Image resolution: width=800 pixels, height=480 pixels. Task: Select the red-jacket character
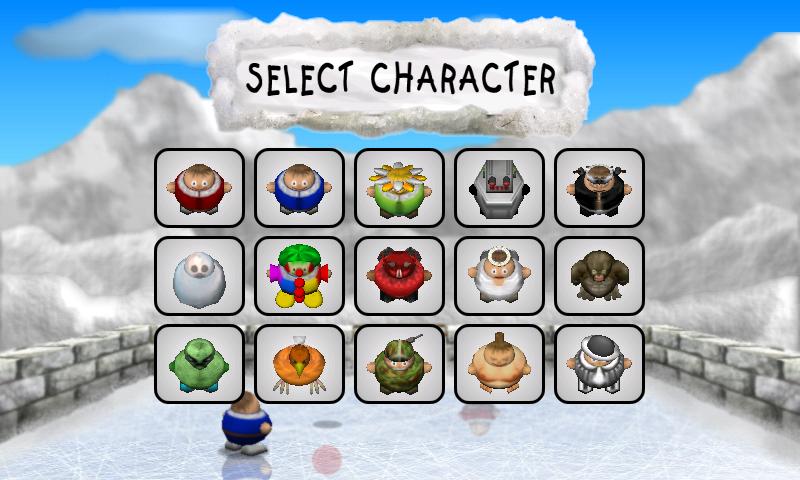(199, 188)
